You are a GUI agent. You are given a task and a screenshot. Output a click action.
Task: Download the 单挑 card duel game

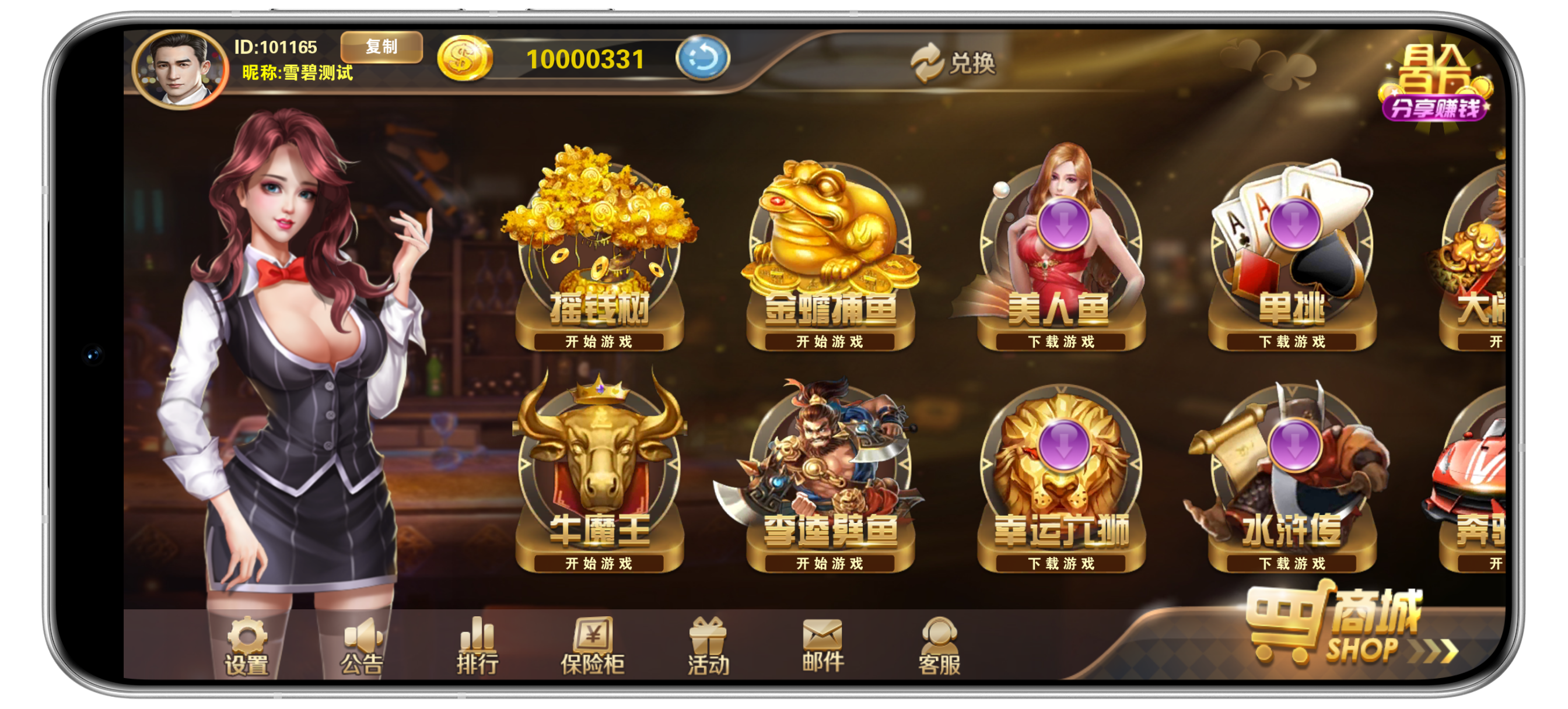tap(1291, 255)
